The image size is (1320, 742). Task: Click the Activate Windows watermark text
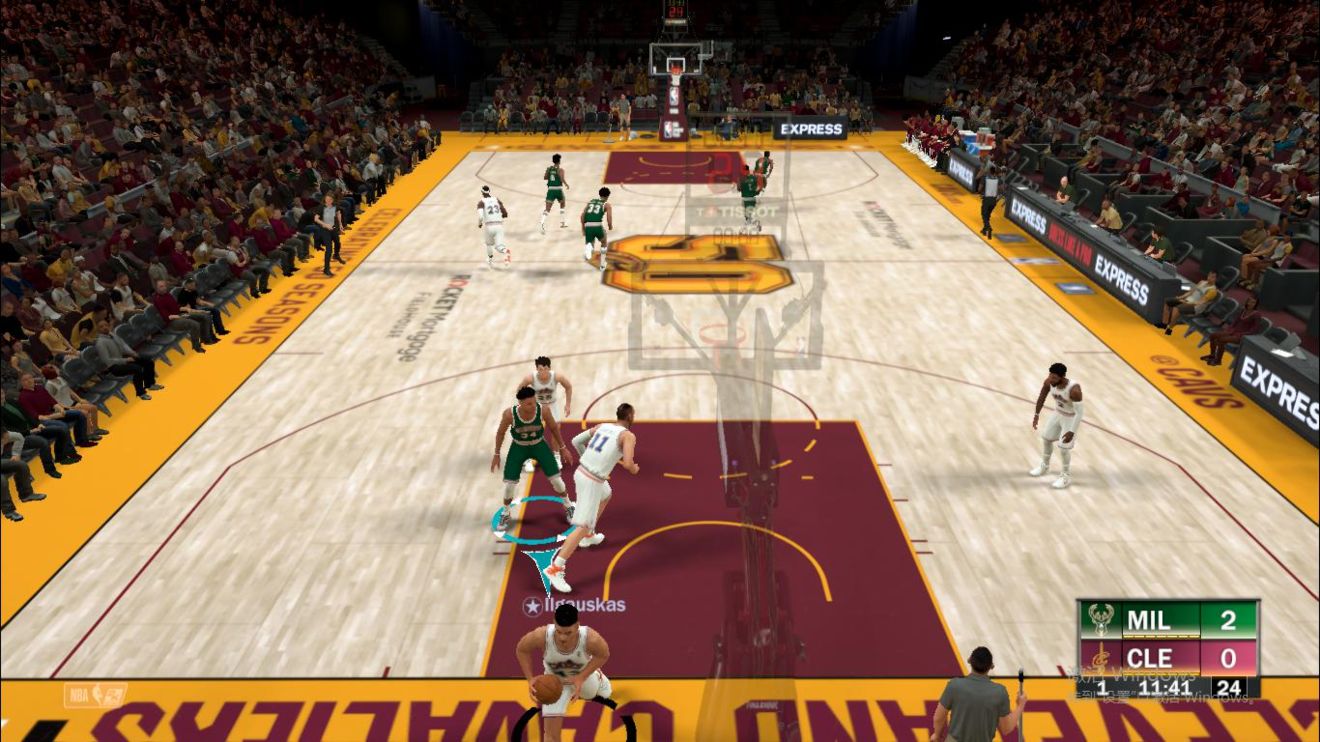(1130, 675)
